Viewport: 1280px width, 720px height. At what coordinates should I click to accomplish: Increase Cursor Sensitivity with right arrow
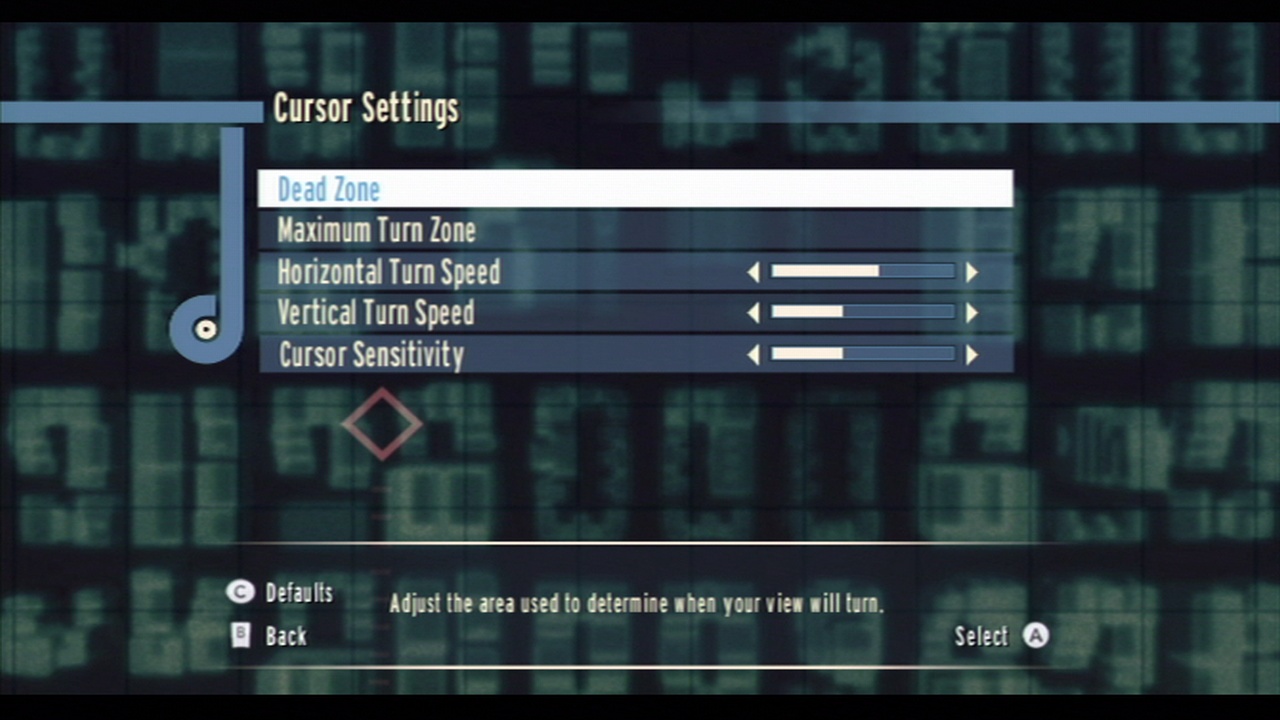coord(971,354)
